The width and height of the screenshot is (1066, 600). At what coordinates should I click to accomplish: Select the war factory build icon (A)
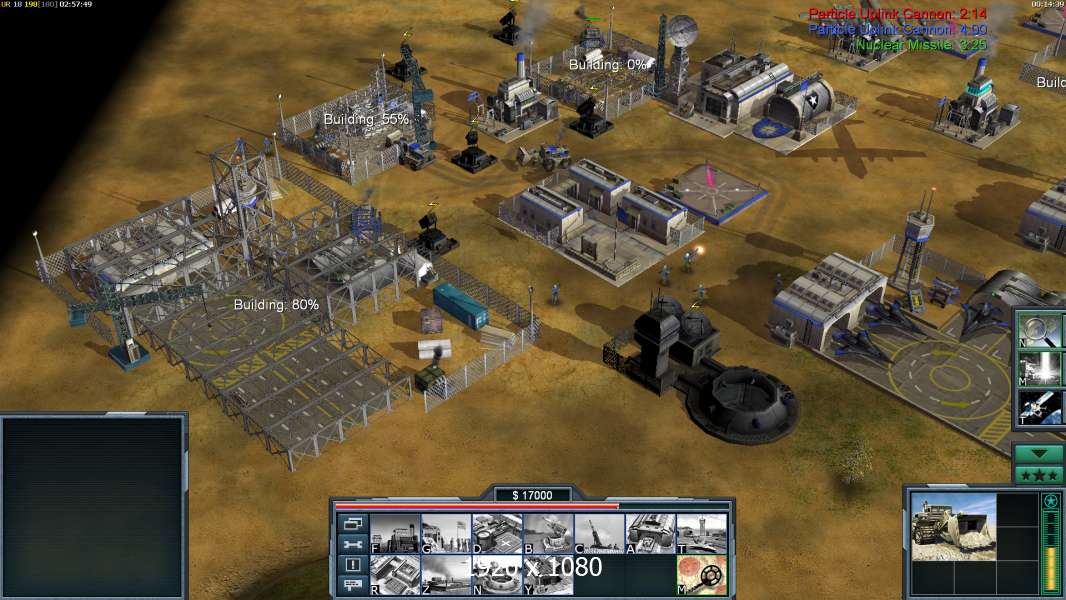[650, 534]
